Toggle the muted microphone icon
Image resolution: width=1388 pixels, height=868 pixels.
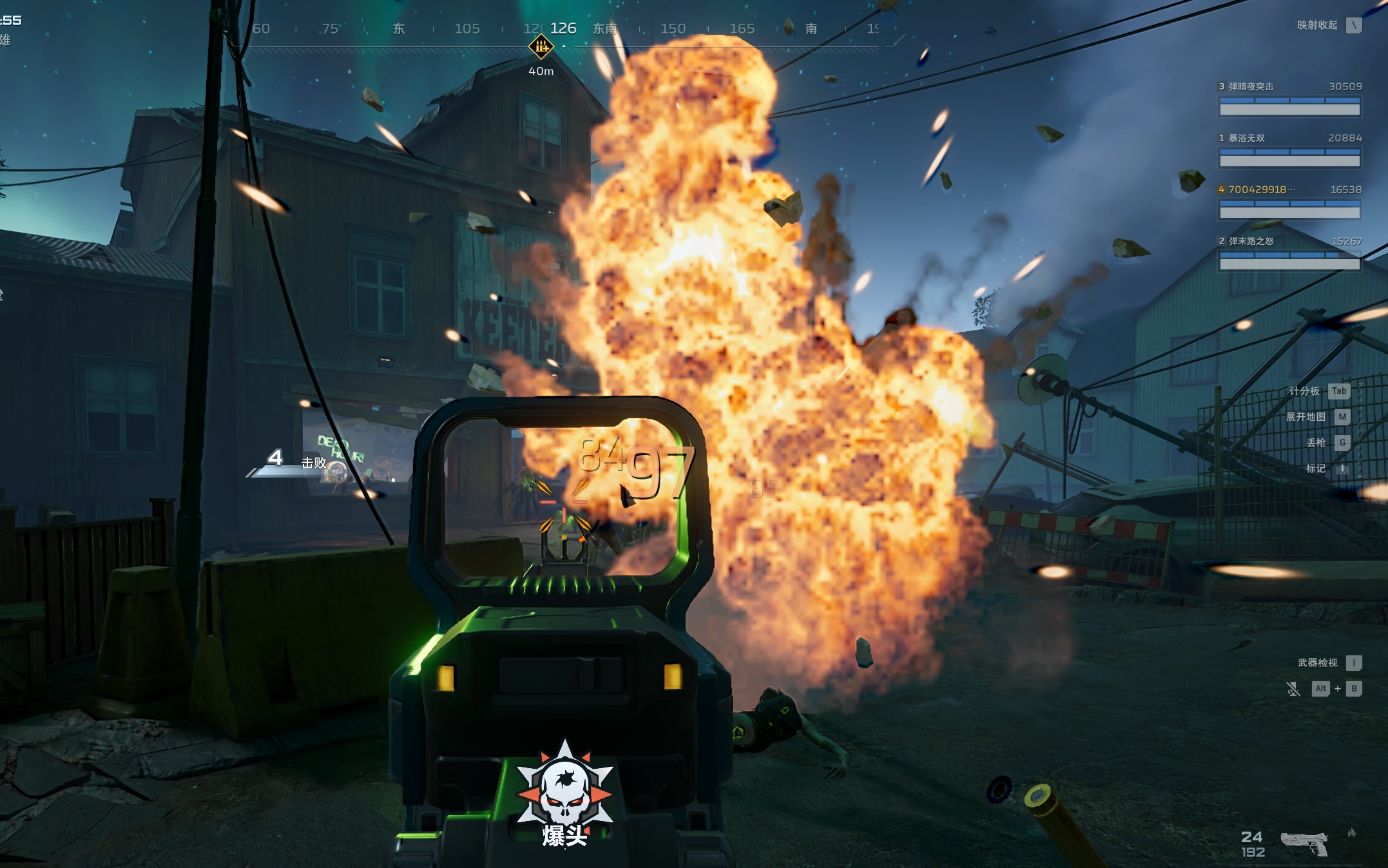1293,689
